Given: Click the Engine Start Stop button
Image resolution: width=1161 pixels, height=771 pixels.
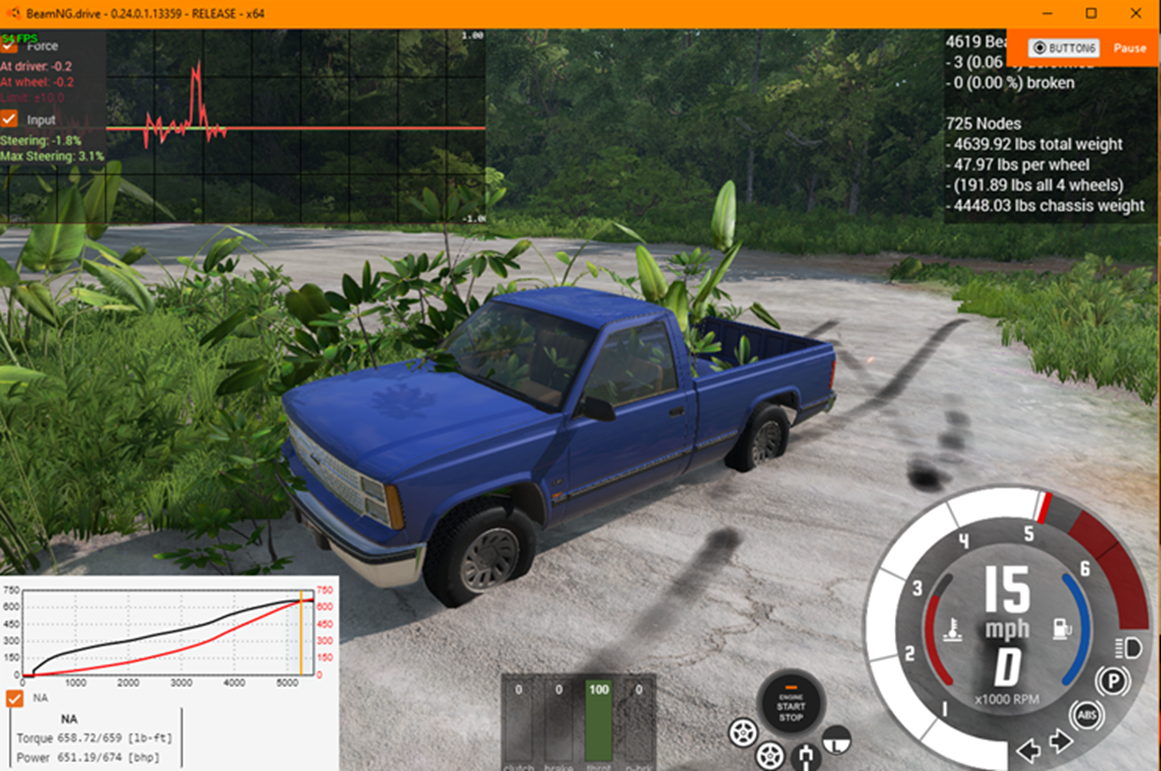Looking at the screenshot, I should point(791,704).
